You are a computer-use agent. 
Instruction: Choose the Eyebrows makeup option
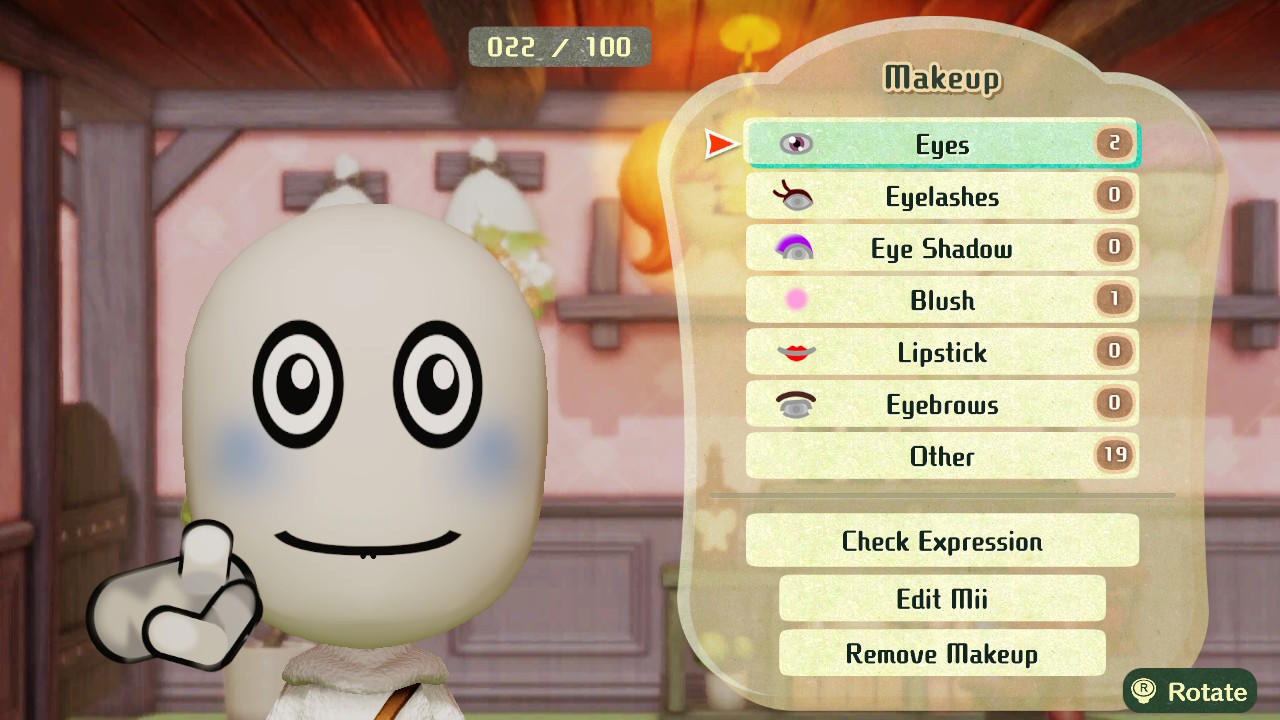click(x=941, y=405)
